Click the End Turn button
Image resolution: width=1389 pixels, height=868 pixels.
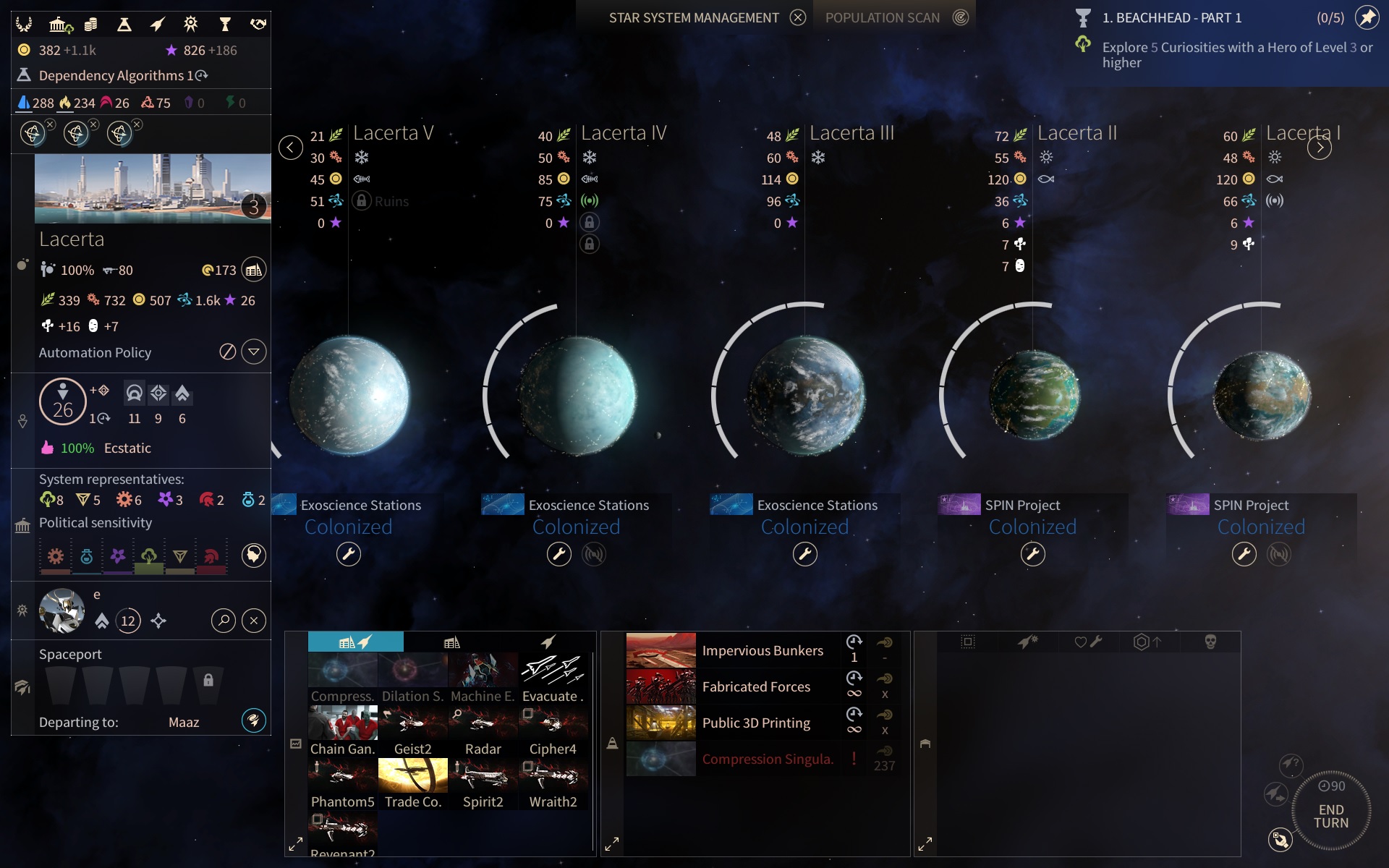point(1330,815)
